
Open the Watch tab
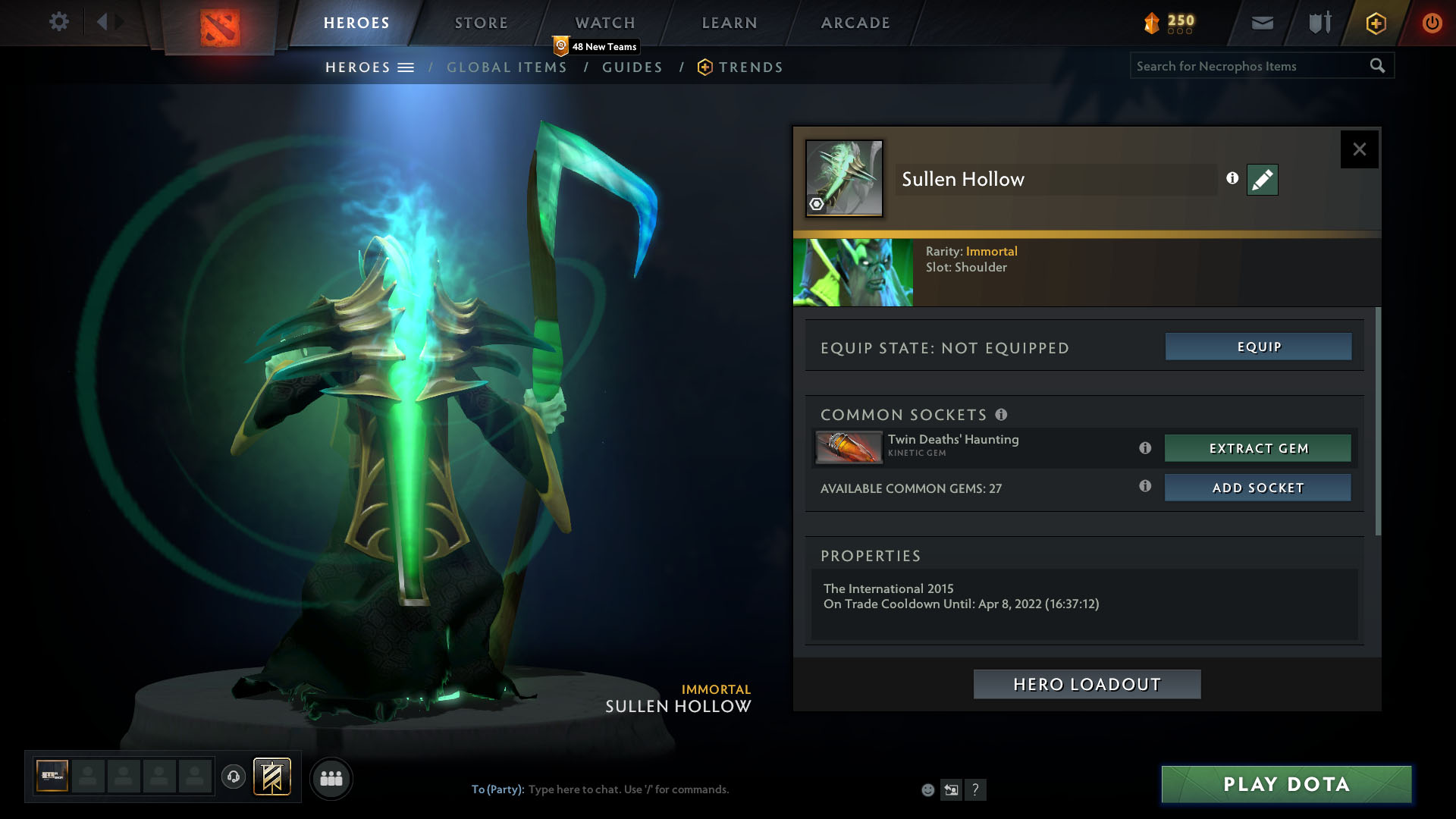click(x=605, y=23)
